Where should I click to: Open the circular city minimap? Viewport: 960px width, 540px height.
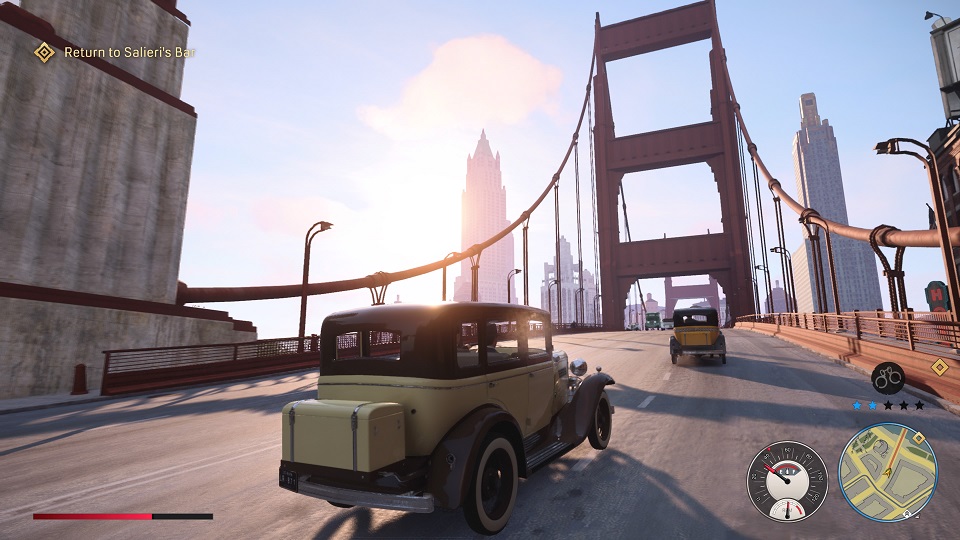pos(887,470)
